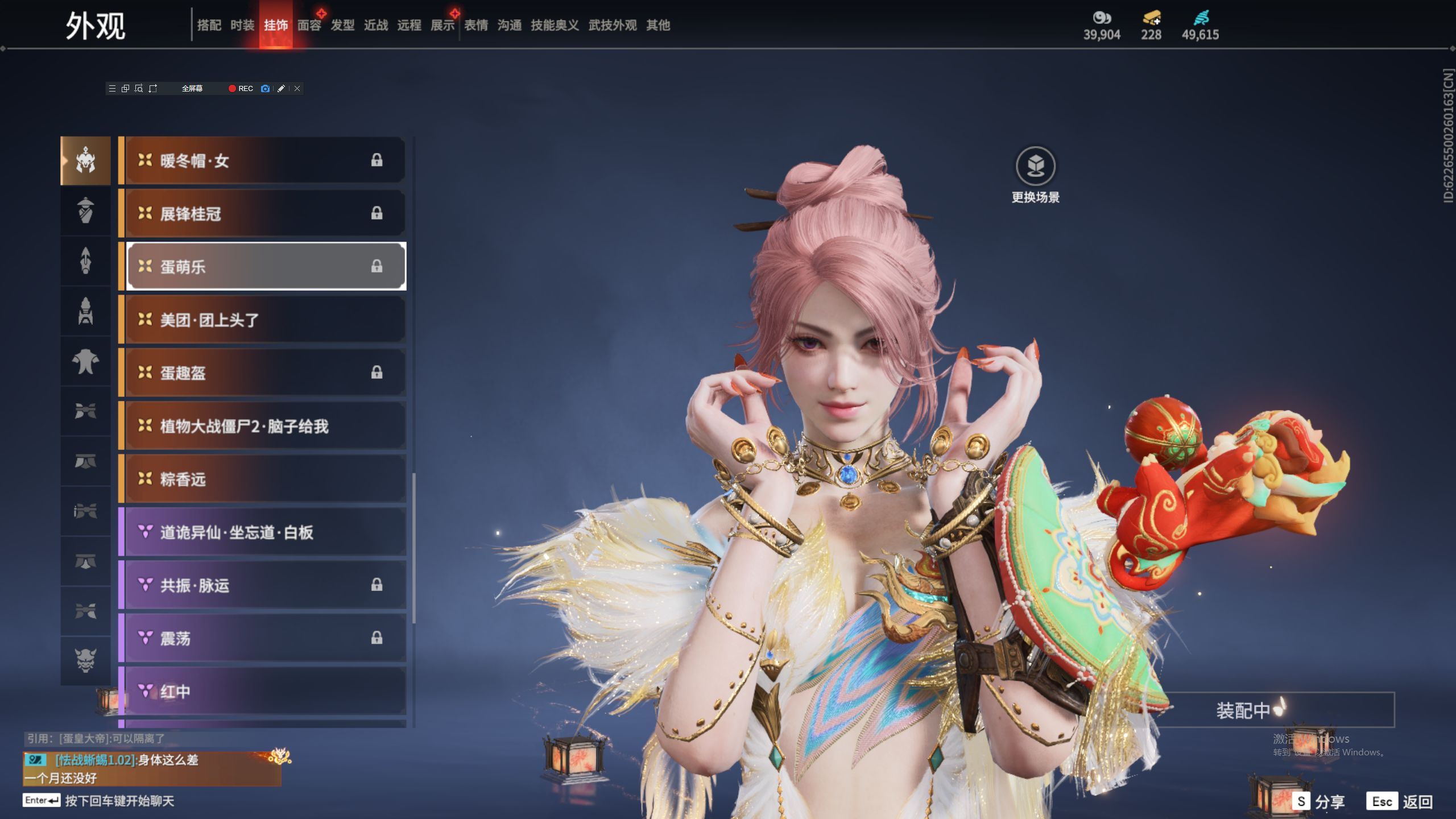
Task: Open the oni mask accessory category
Action: (85, 660)
